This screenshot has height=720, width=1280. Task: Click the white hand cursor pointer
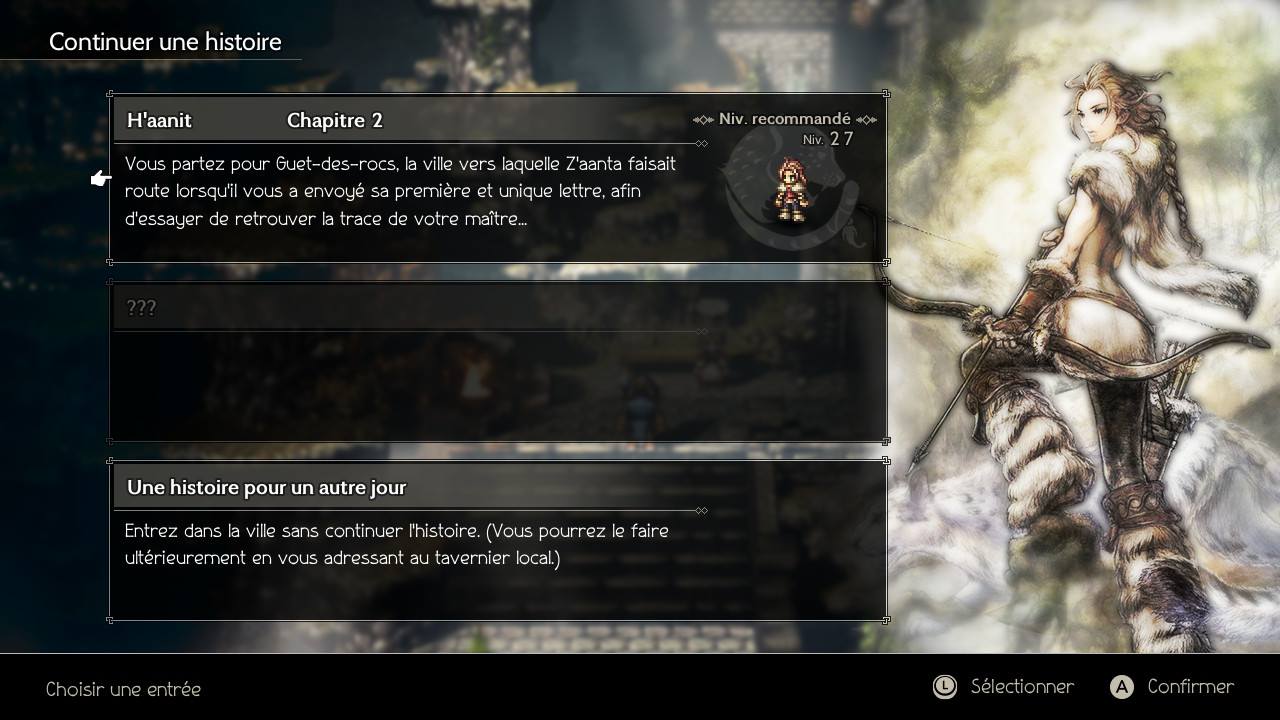click(98, 178)
